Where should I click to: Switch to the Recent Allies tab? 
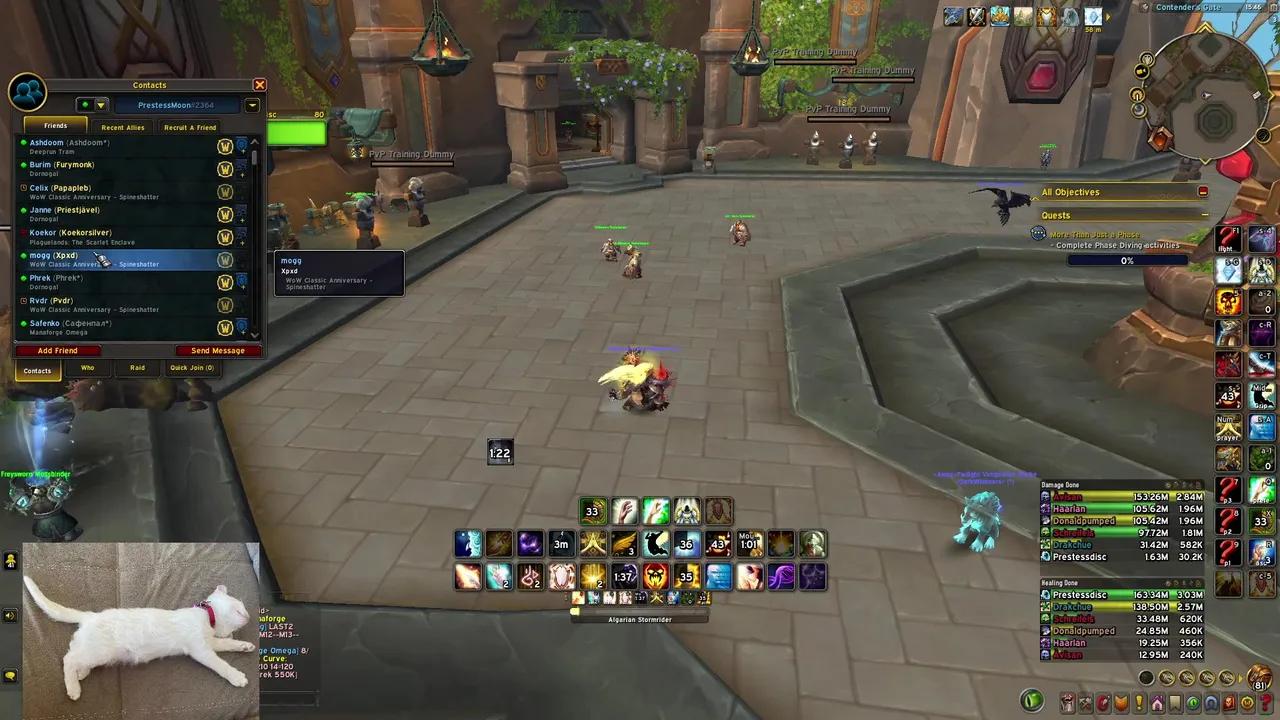[x=122, y=127]
